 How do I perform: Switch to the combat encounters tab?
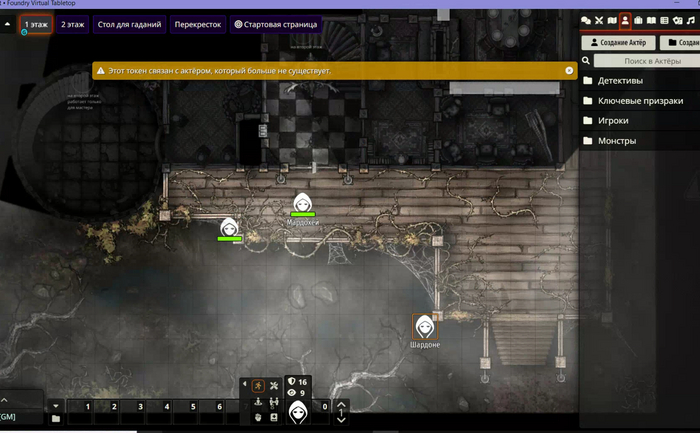pyautogui.click(x=599, y=20)
